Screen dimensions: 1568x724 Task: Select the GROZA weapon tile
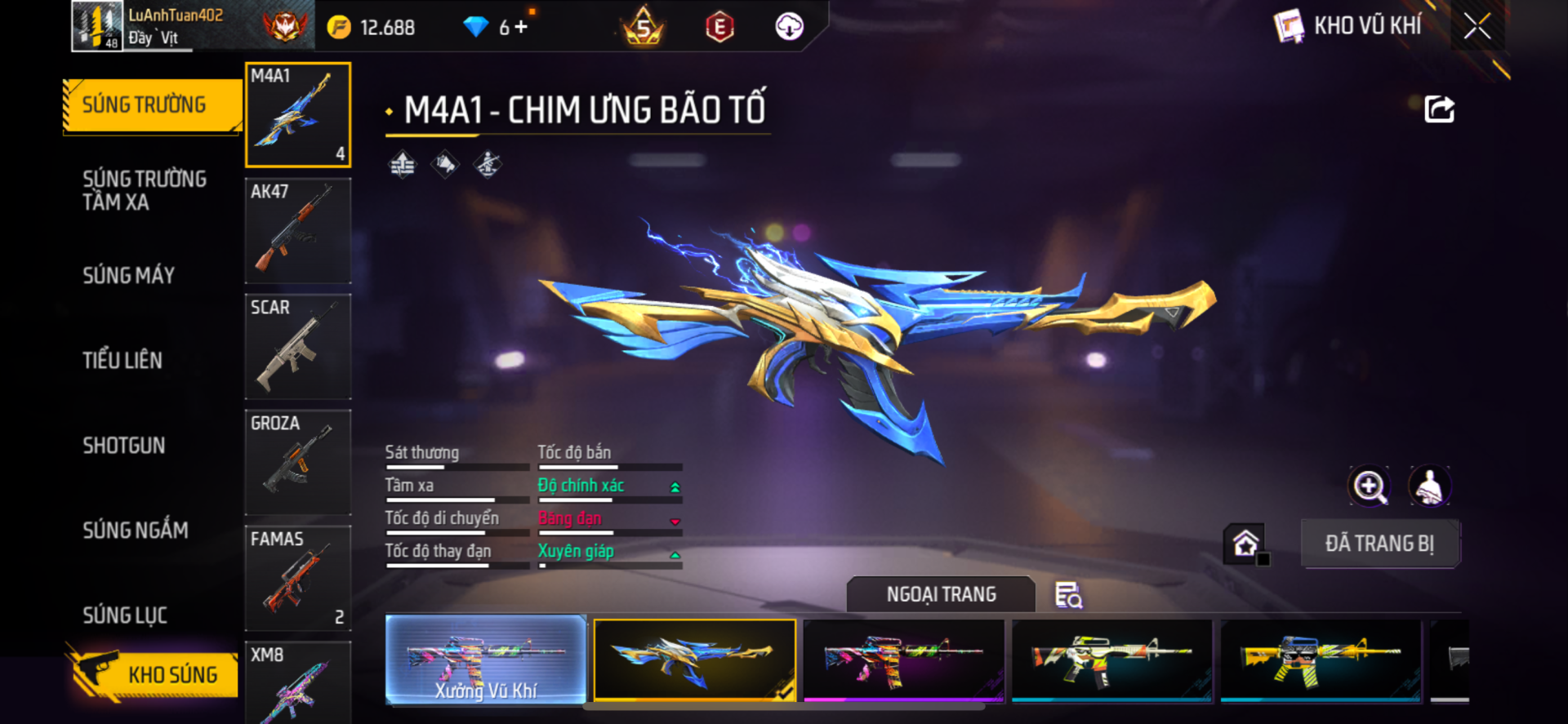click(298, 463)
